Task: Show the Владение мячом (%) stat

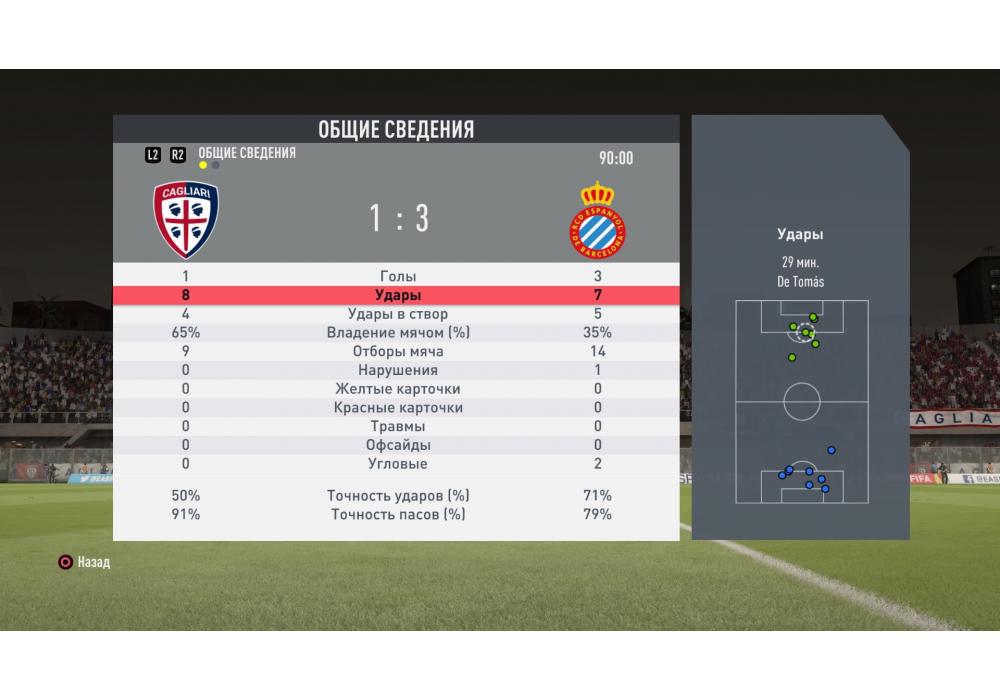Action: coord(398,333)
